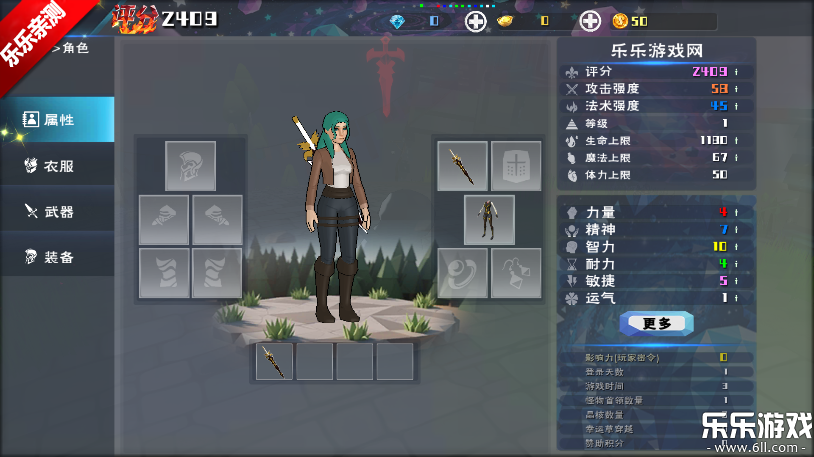Add diamonds with the plus button
814x457 pixels.
(x=476, y=21)
